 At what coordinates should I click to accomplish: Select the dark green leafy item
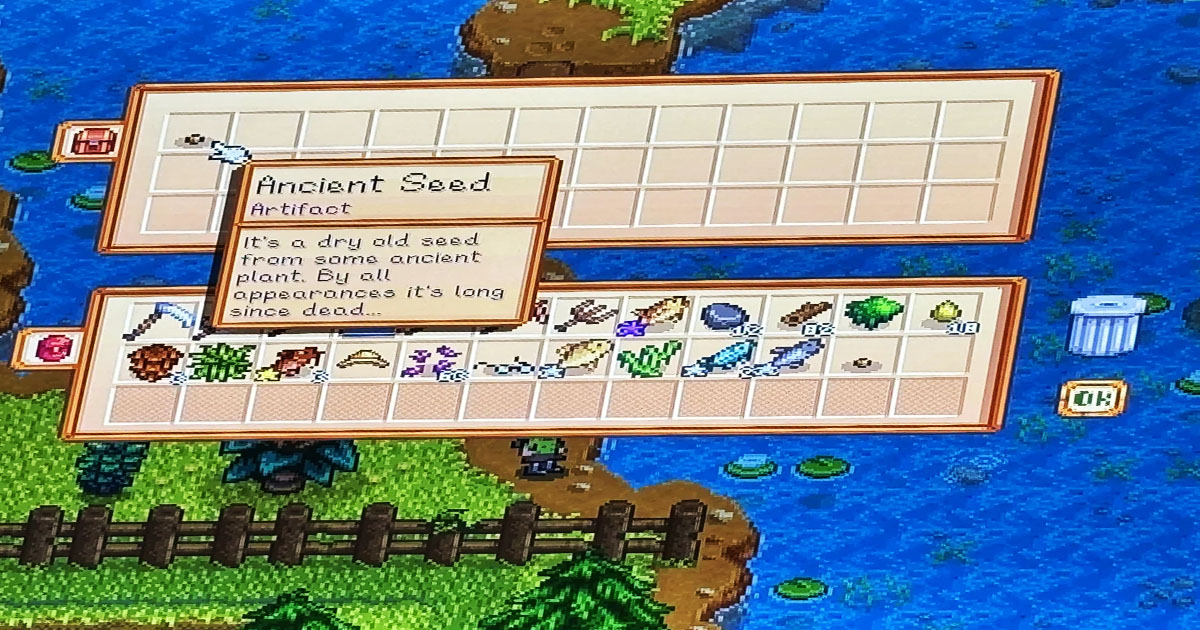click(868, 313)
